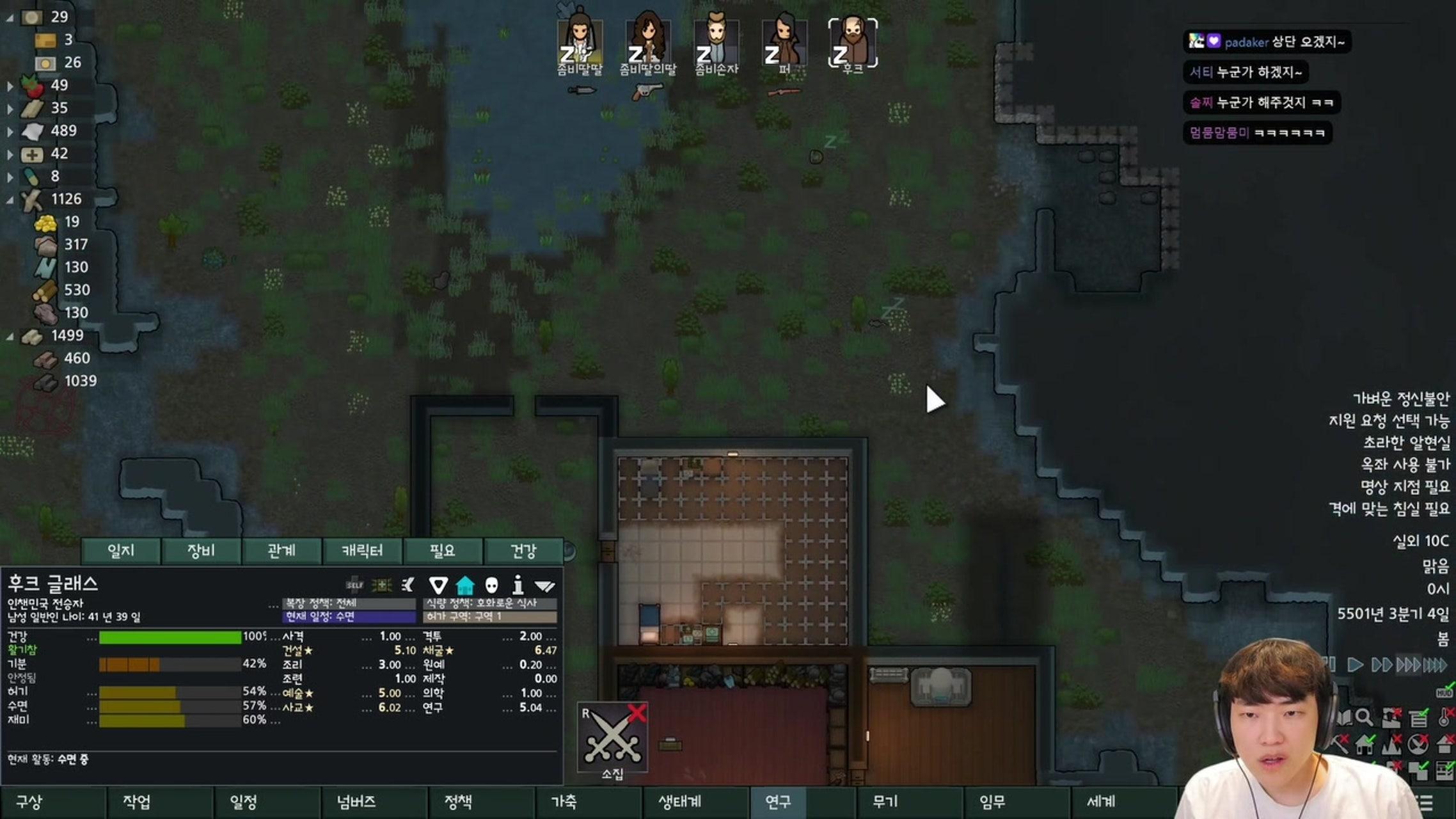Select the colonist portrait of 좀비손자

click(716, 43)
